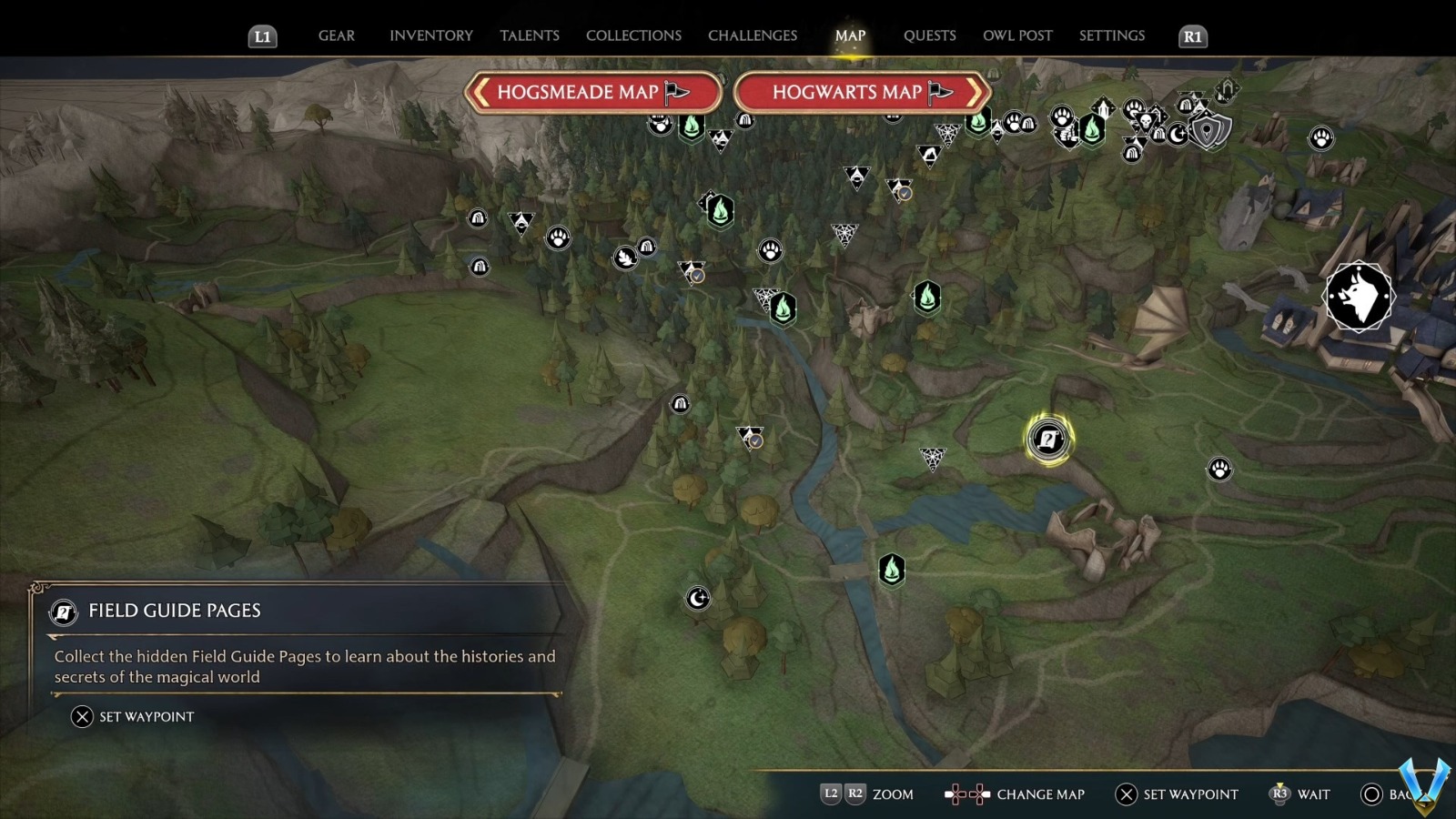Select the OWL POST menu item
Screen dimensions: 1456x819
coord(1017,35)
